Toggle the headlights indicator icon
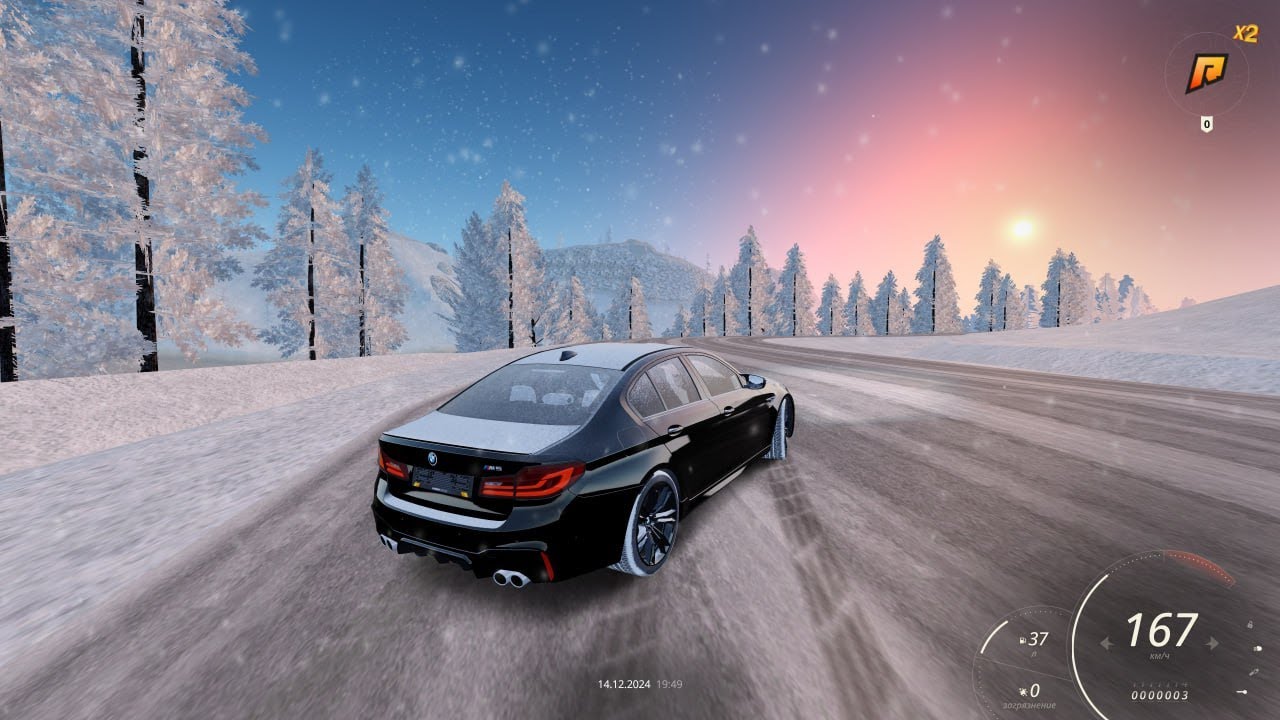Image resolution: width=1280 pixels, height=720 pixels. 1257,648
